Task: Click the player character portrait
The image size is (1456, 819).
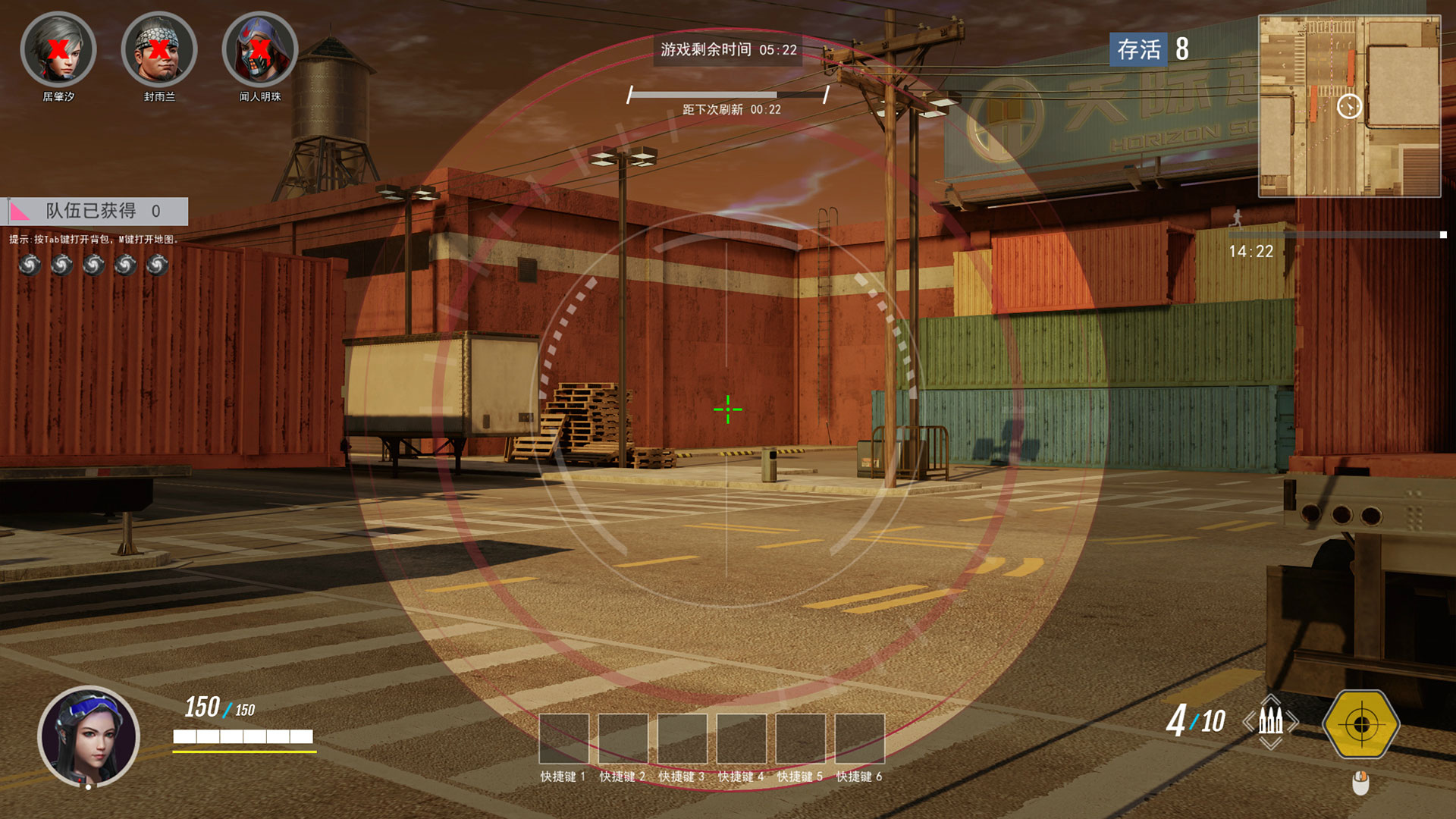Action: (89, 736)
